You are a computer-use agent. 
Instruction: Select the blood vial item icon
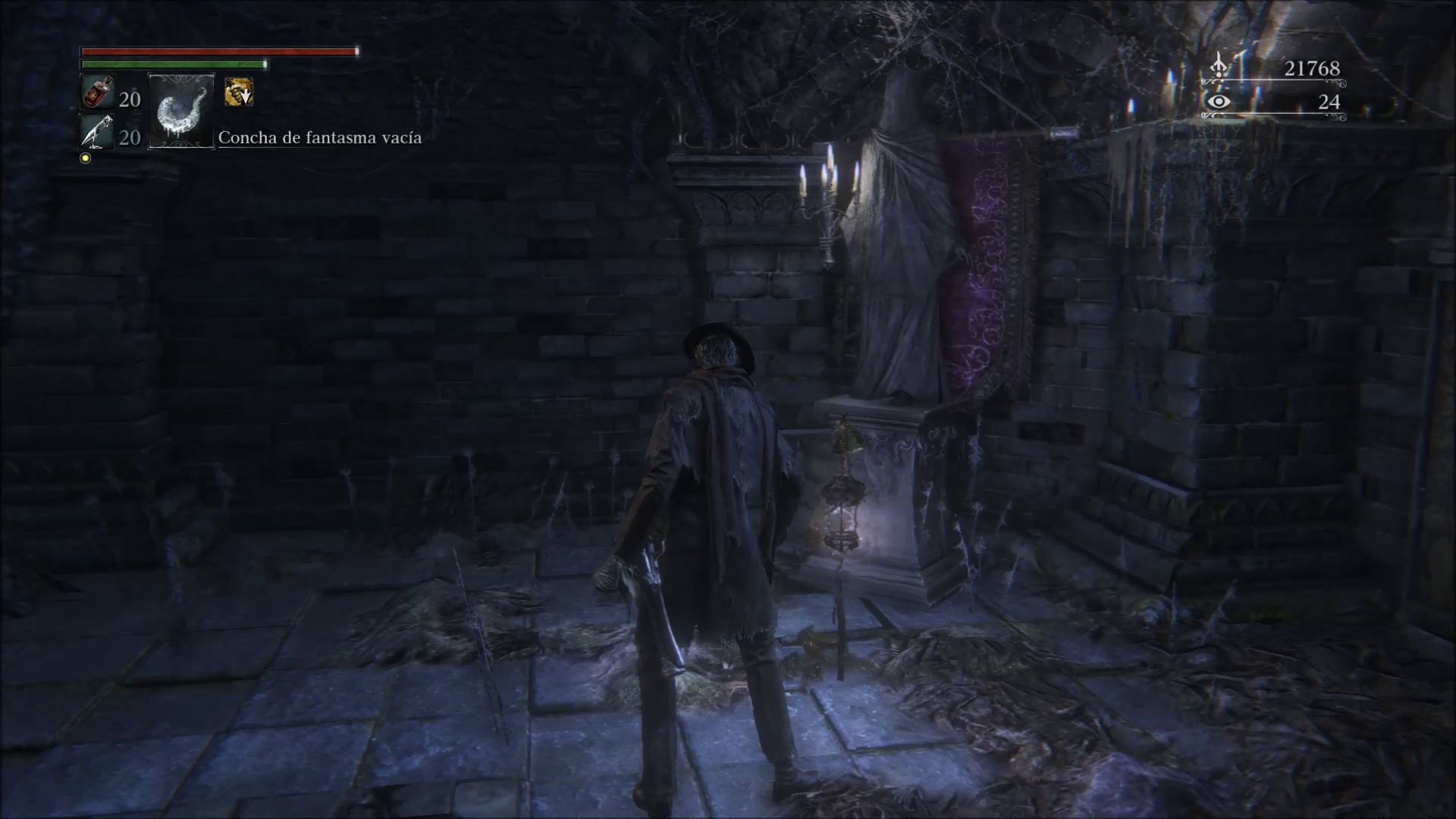click(x=97, y=93)
